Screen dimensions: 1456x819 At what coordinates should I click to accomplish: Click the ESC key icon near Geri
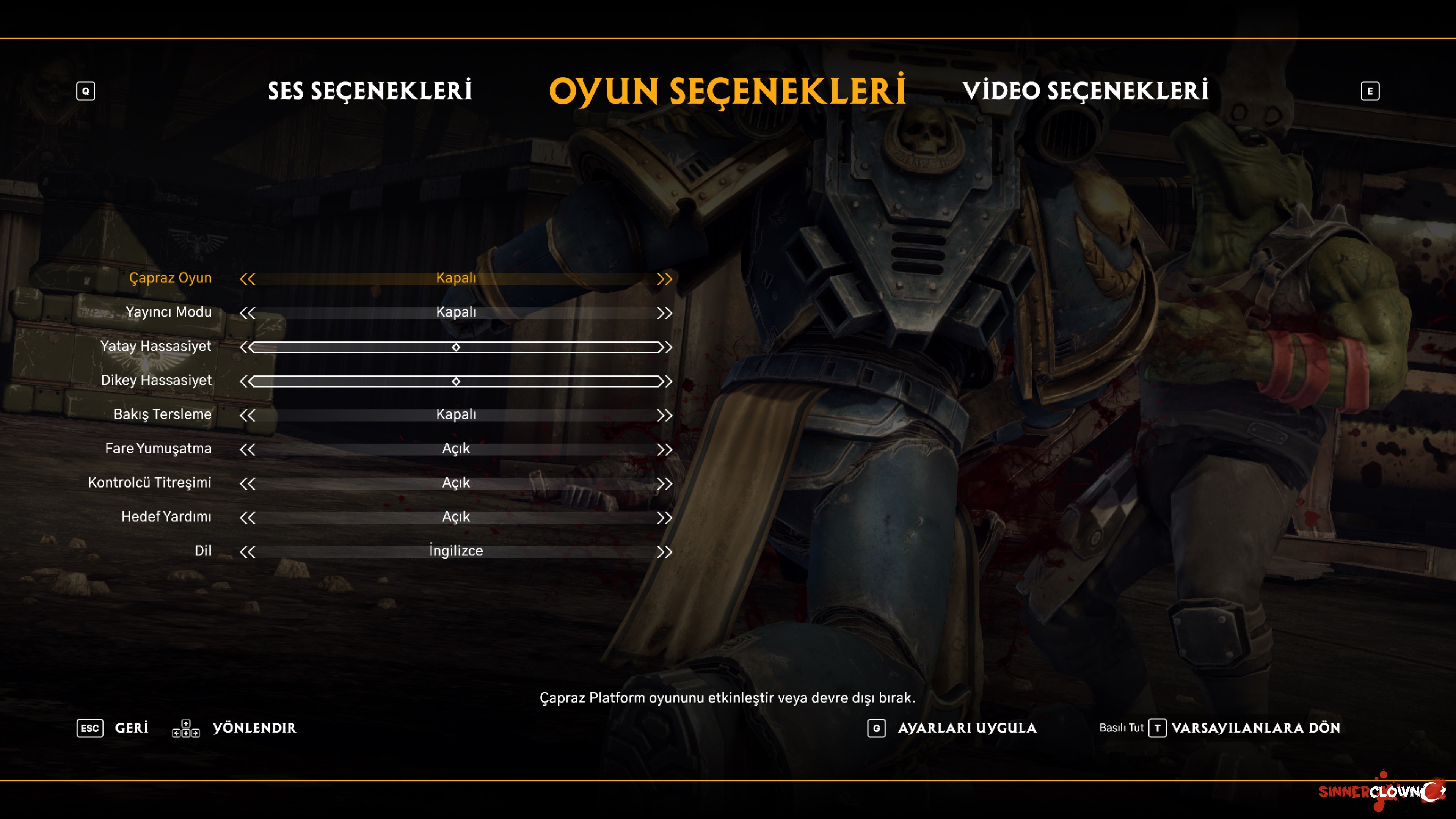91,728
